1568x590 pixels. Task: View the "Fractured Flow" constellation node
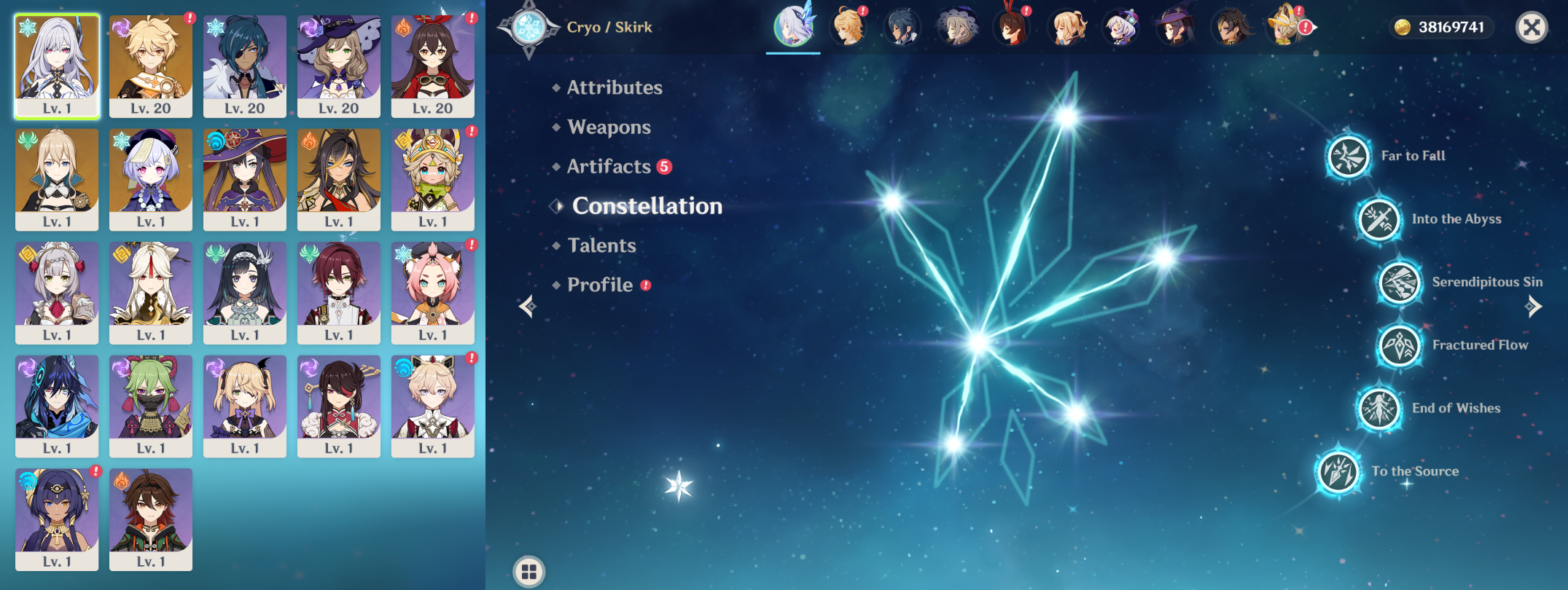coord(1394,345)
